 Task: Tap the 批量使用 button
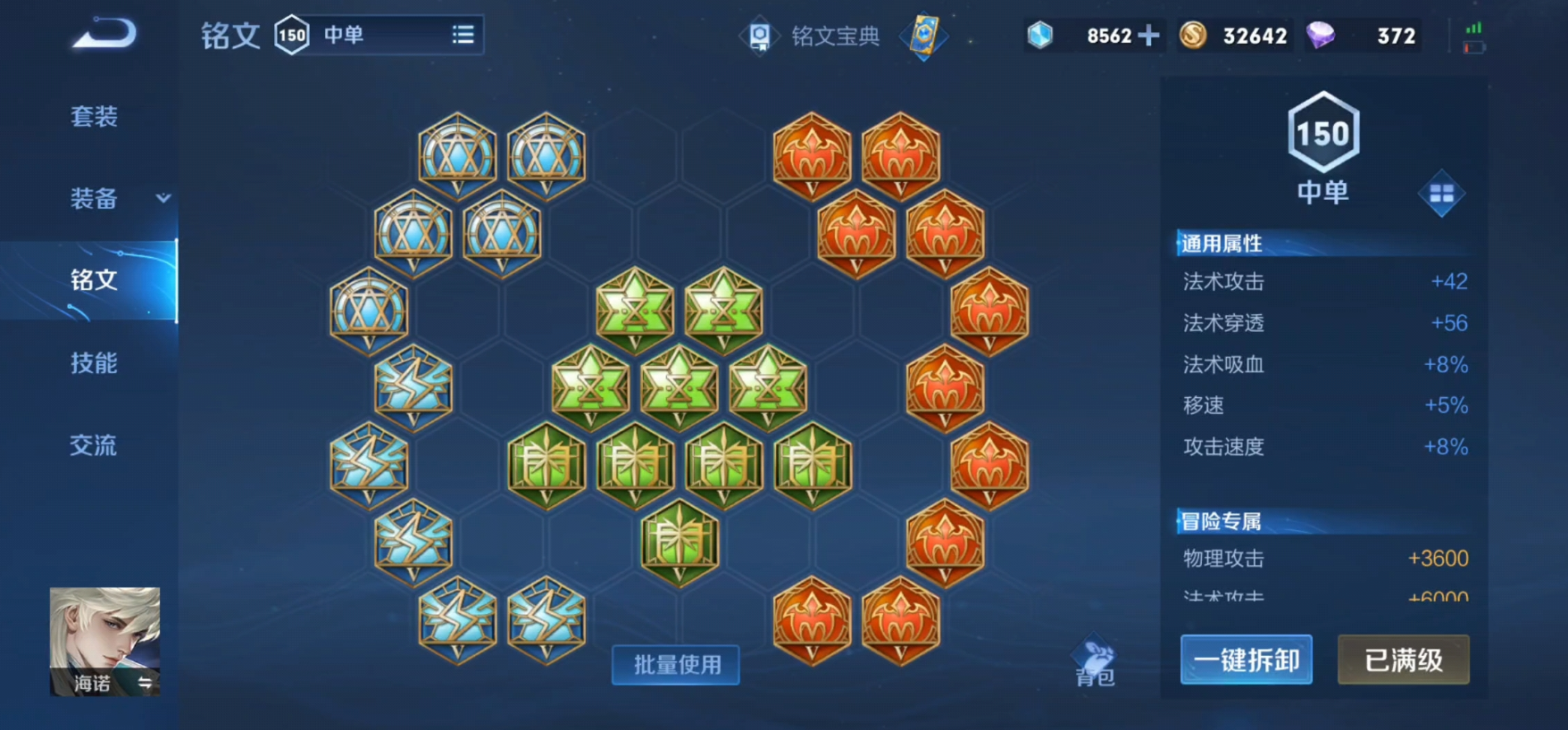(676, 665)
